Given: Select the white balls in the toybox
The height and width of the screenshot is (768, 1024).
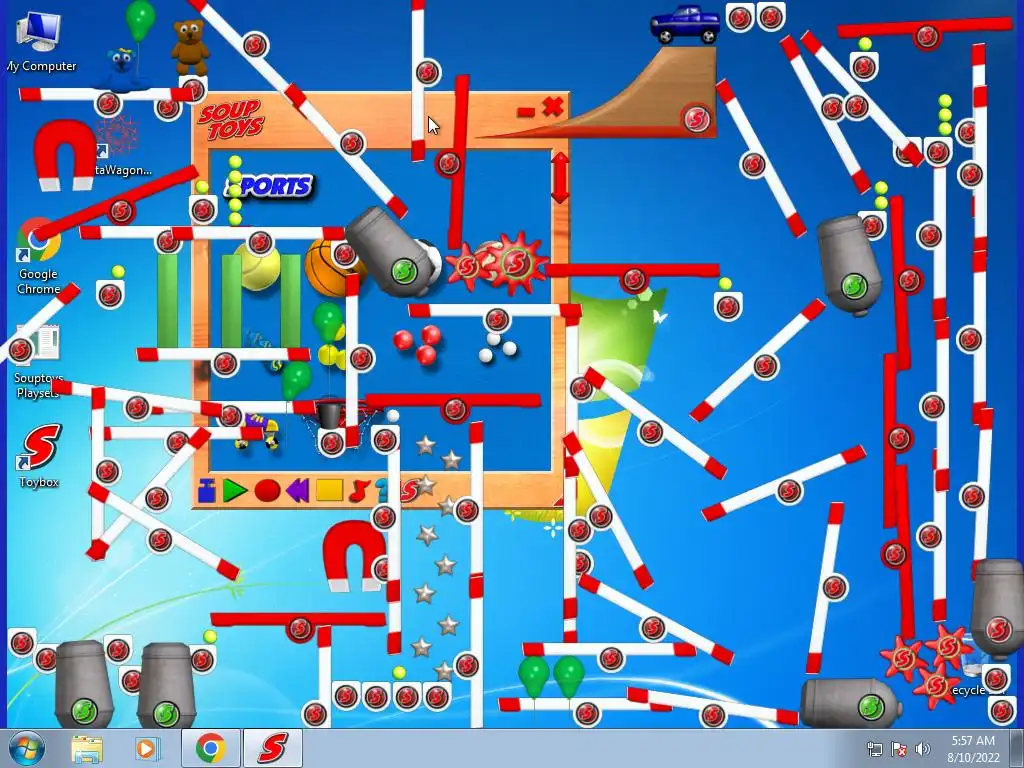Looking at the screenshot, I should [x=497, y=347].
